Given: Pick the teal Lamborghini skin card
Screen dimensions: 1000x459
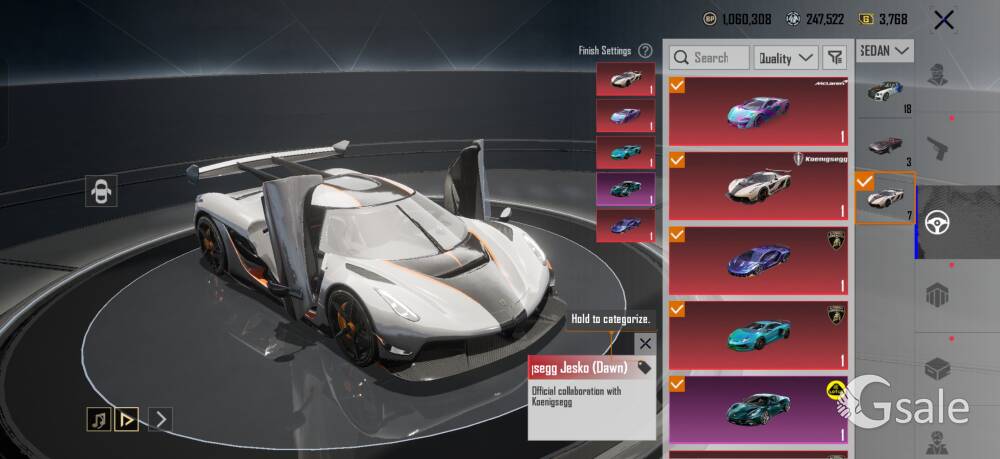Looking at the screenshot, I should tap(758, 335).
